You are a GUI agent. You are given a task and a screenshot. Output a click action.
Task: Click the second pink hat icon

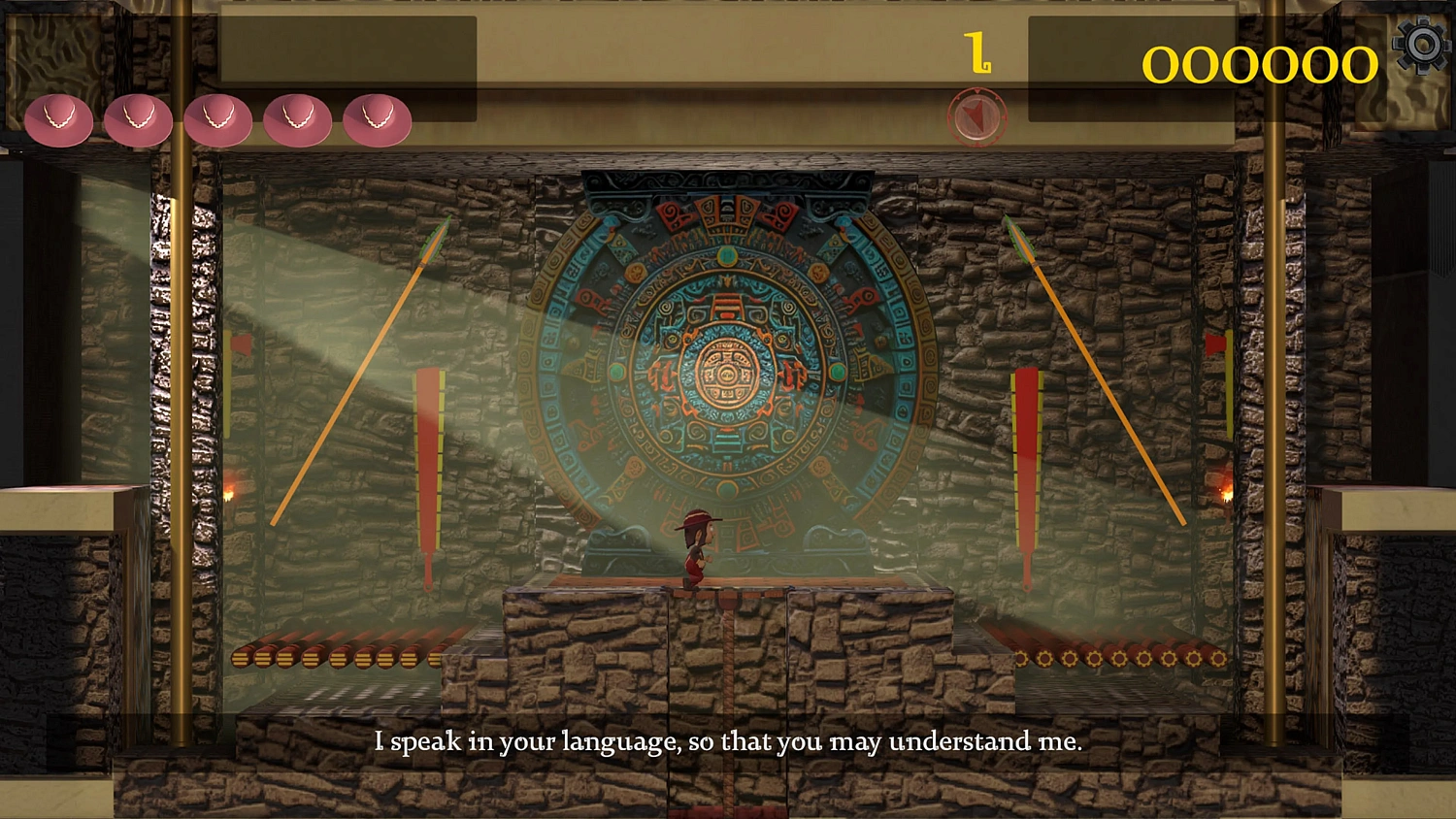point(140,118)
